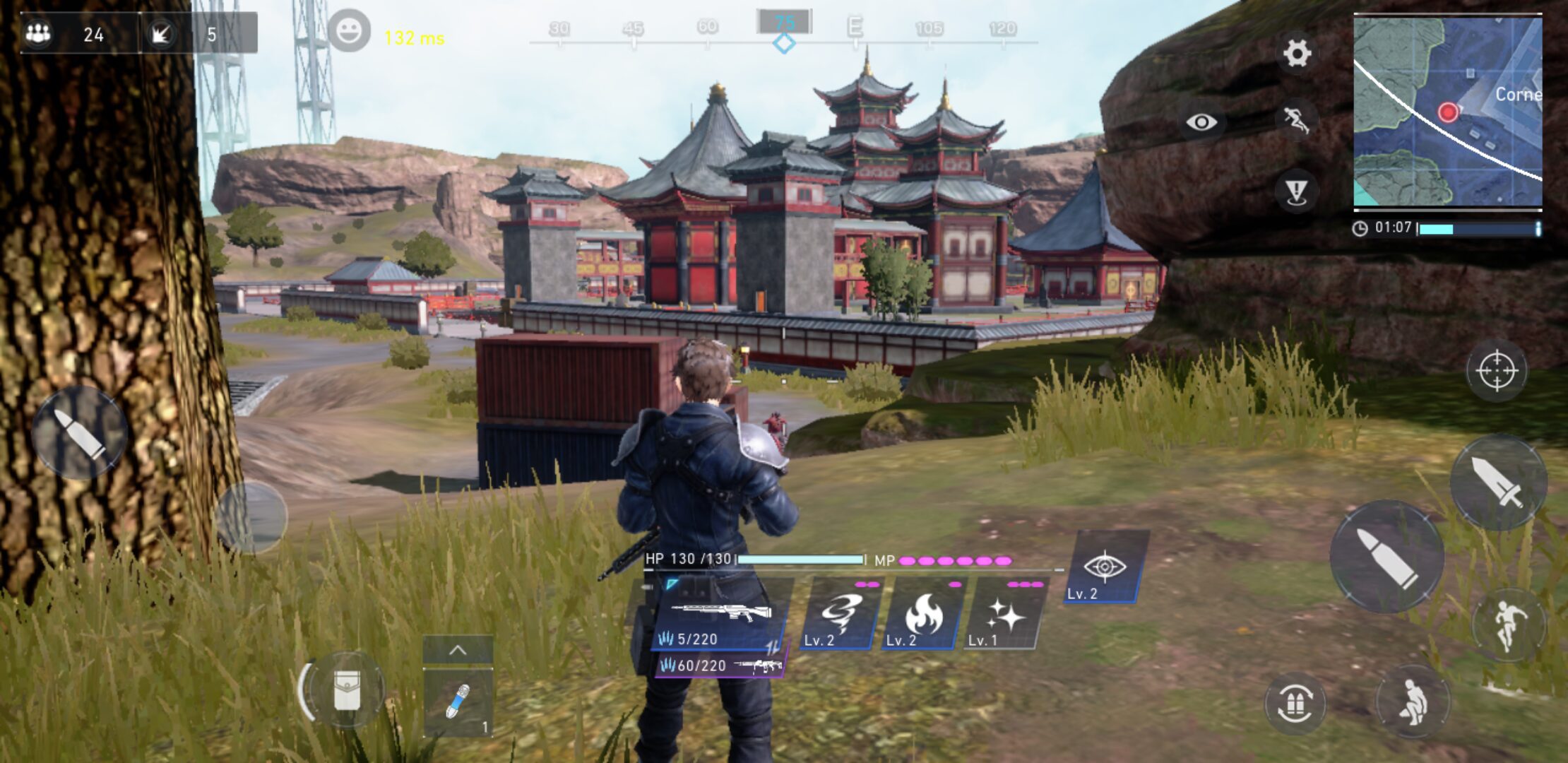Activate the auto-run sprint icon
This screenshot has height=763, width=1568.
click(x=1297, y=119)
